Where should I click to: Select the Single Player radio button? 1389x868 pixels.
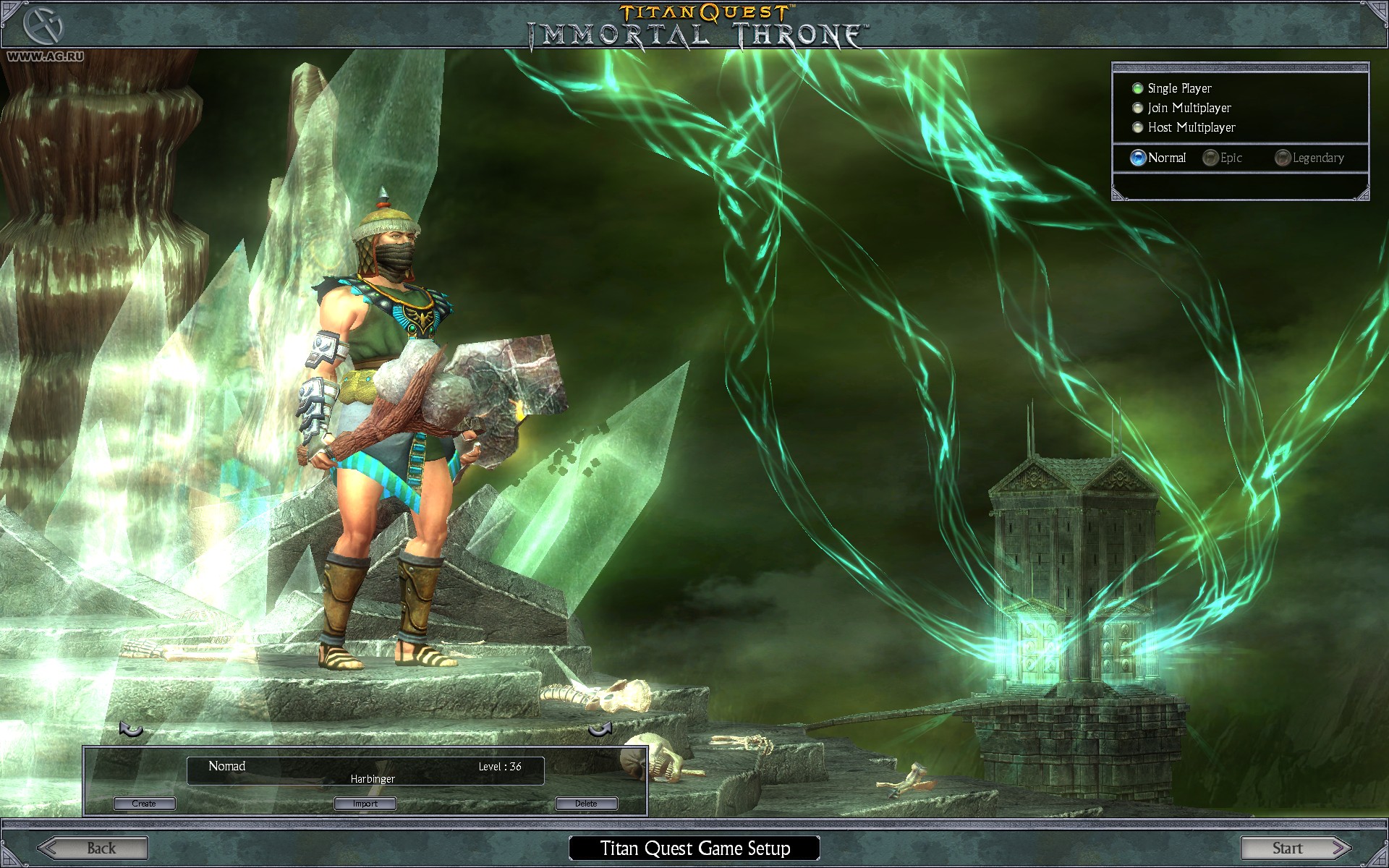pyautogui.click(x=1137, y=88)
